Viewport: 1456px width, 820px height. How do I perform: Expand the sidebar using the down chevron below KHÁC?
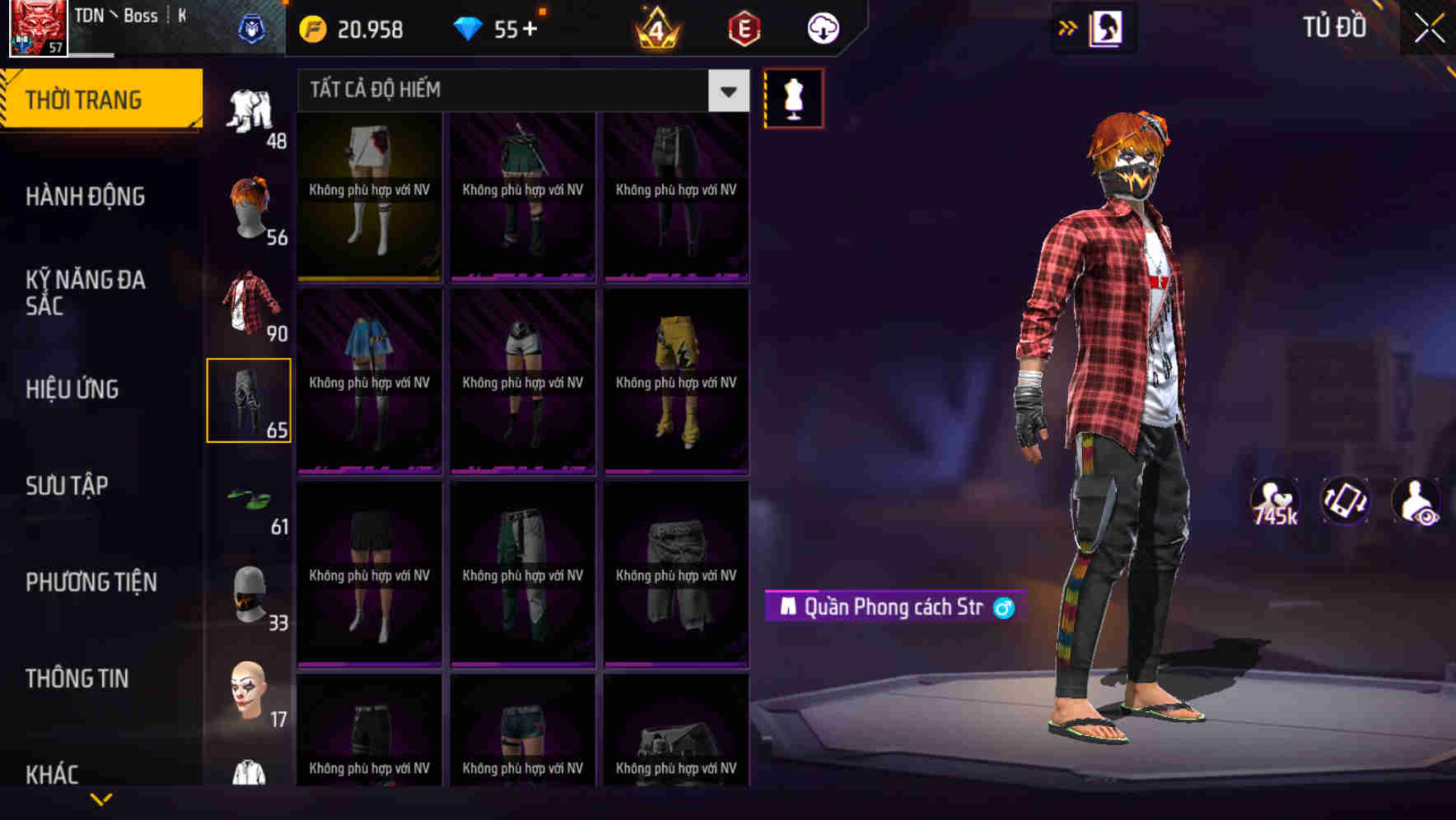[x=101, y=797]
